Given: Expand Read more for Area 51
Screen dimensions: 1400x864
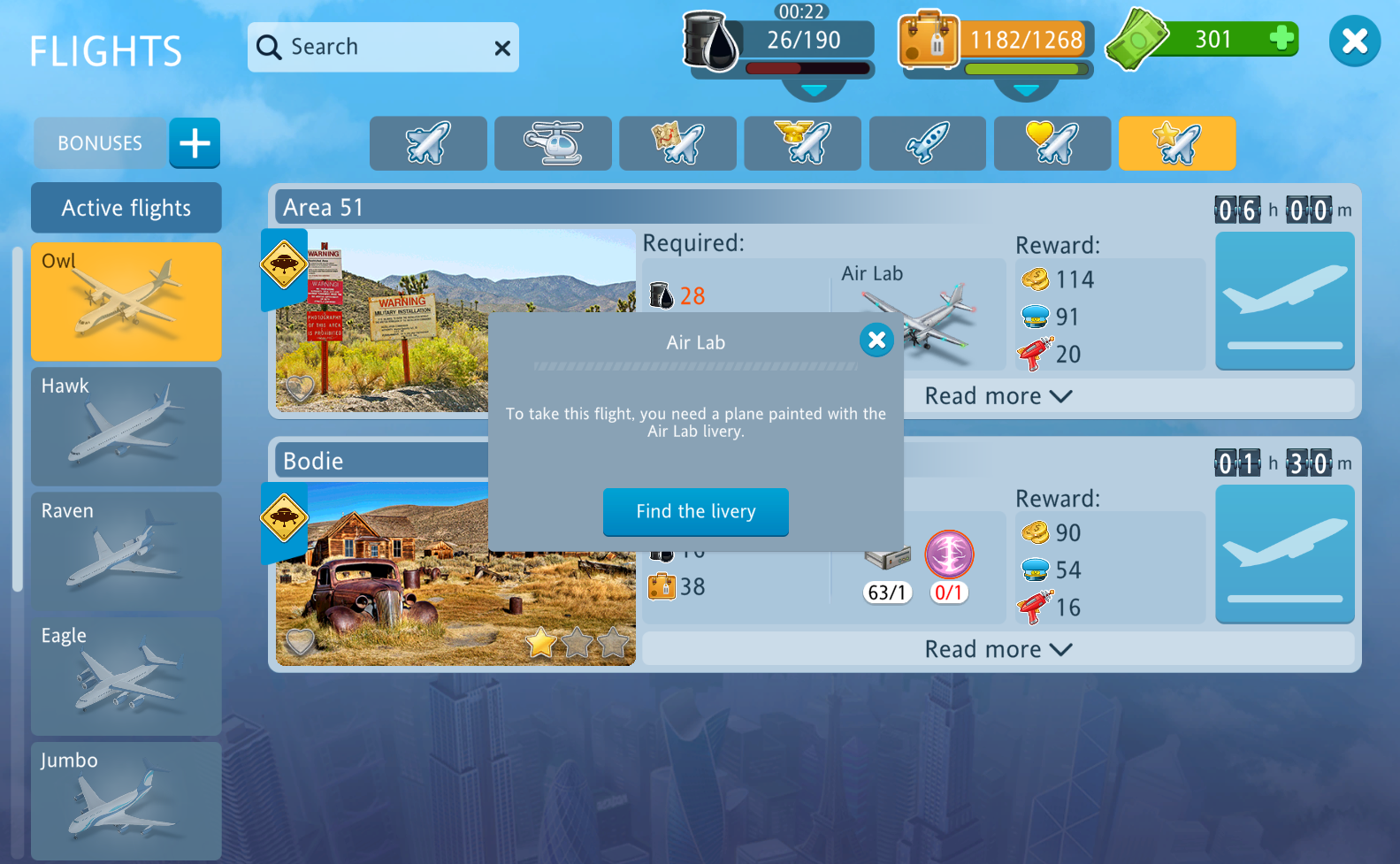Looking at the screenshot, I should click(998, 396).
